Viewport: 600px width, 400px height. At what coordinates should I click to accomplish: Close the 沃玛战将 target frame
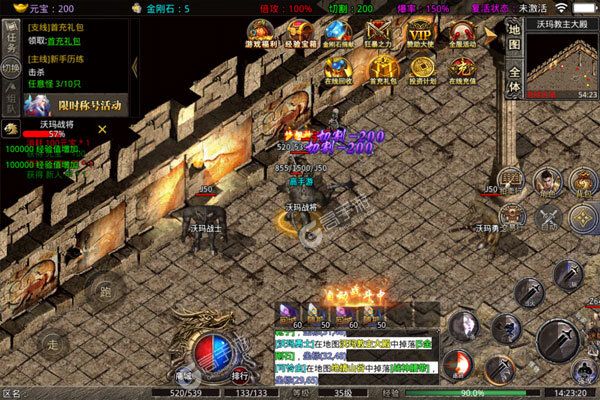102,128
